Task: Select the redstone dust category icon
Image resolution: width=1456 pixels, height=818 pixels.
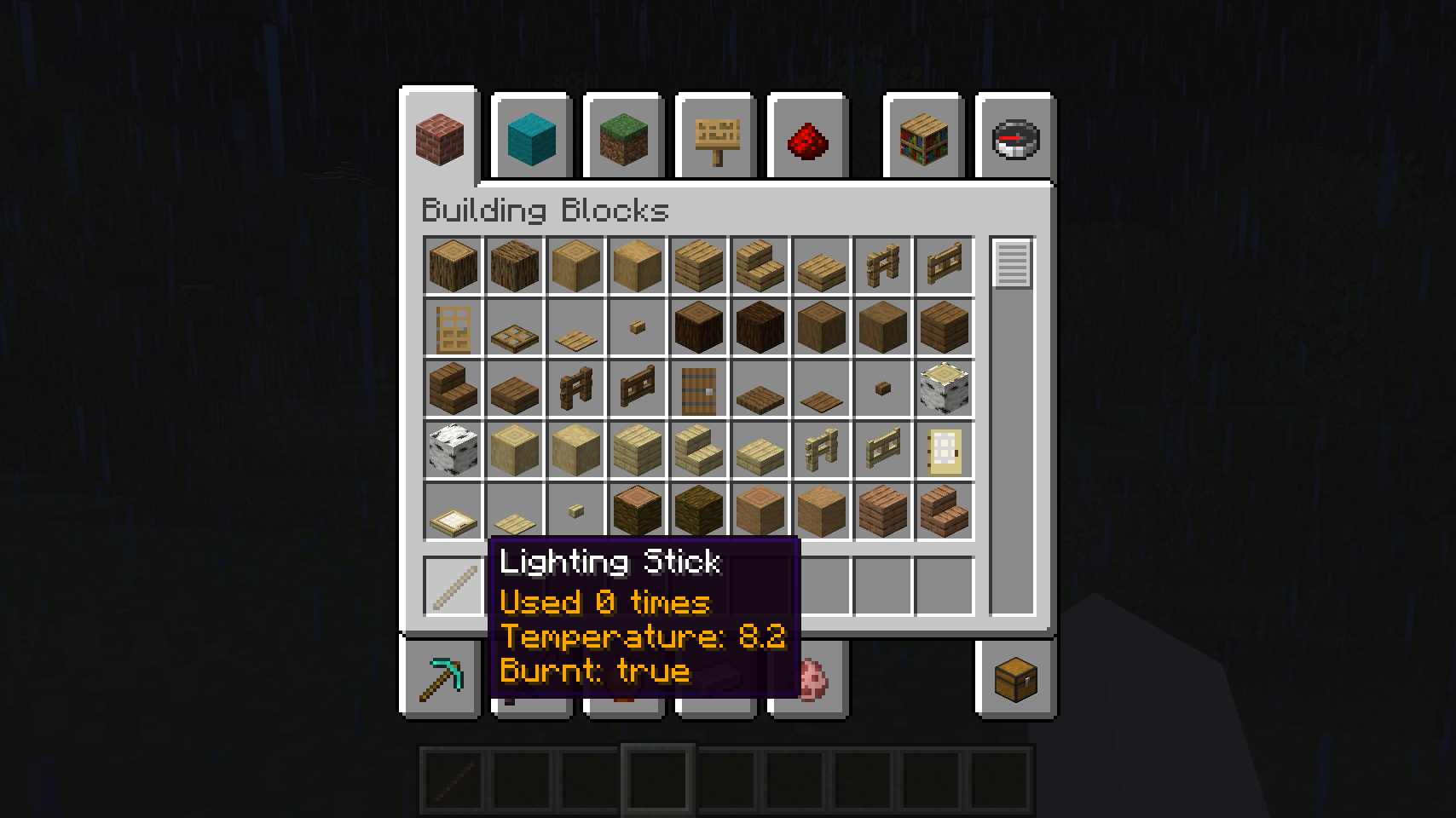Action: tap(808, 136)
